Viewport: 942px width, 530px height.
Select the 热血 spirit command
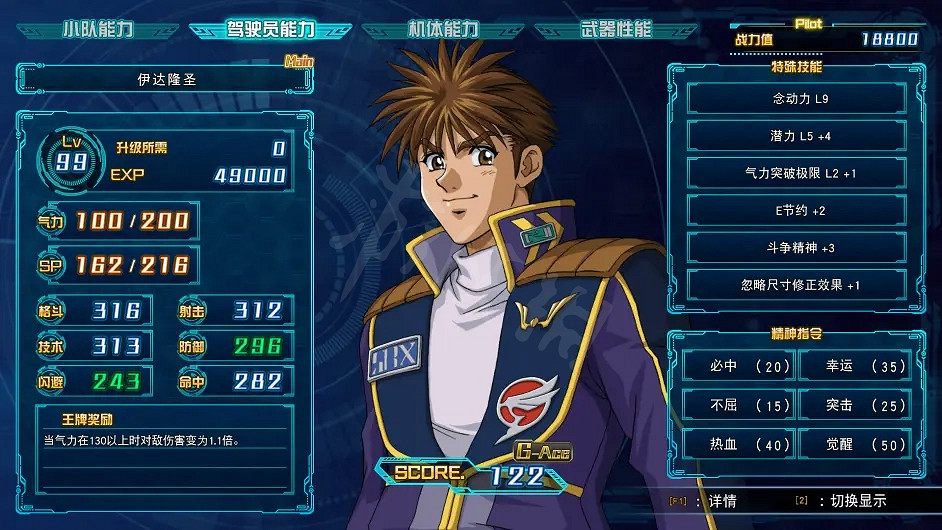(739, 444)
